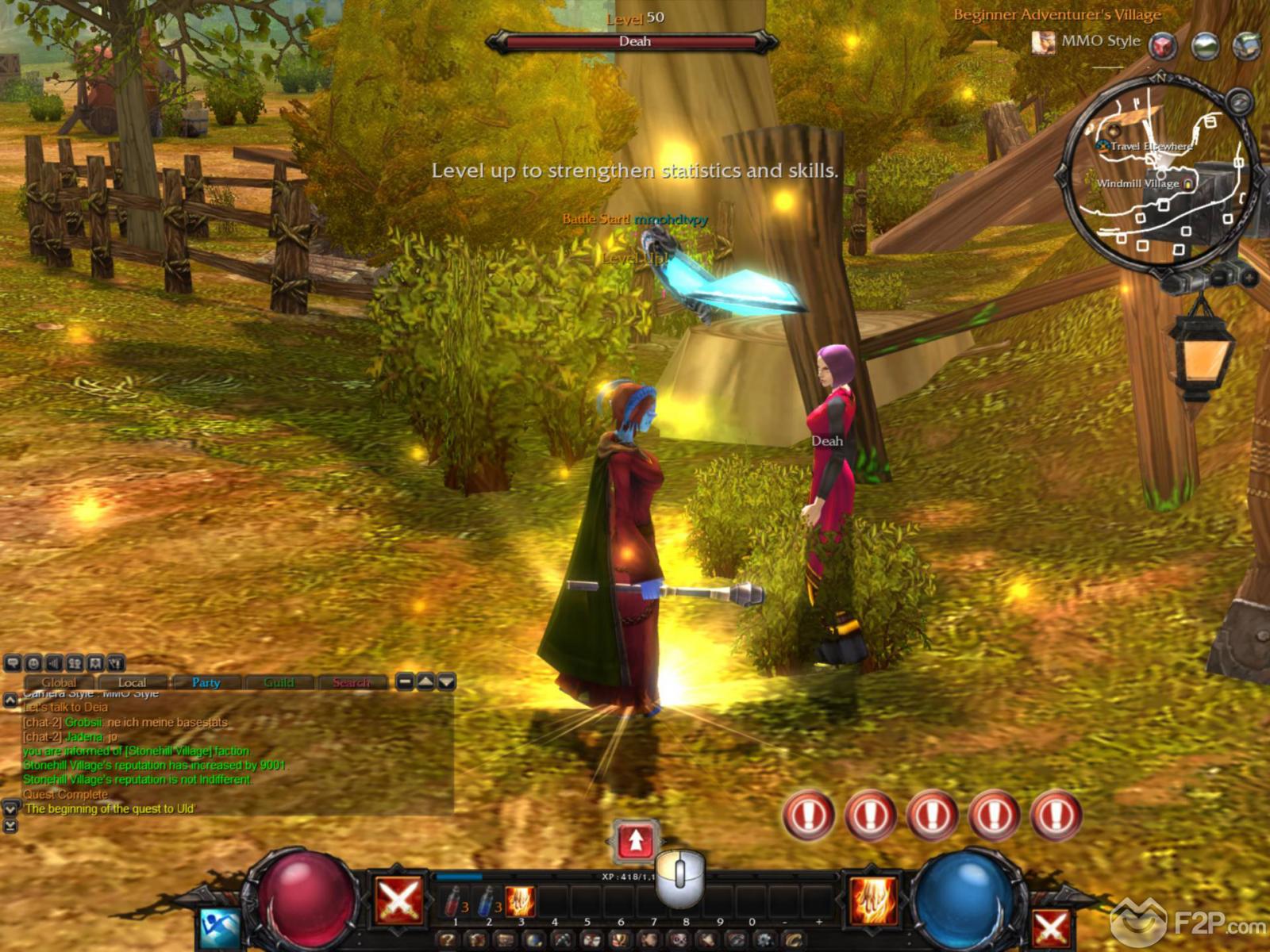
Task: Open the Search chat tab
Action: tap(351, 682)
